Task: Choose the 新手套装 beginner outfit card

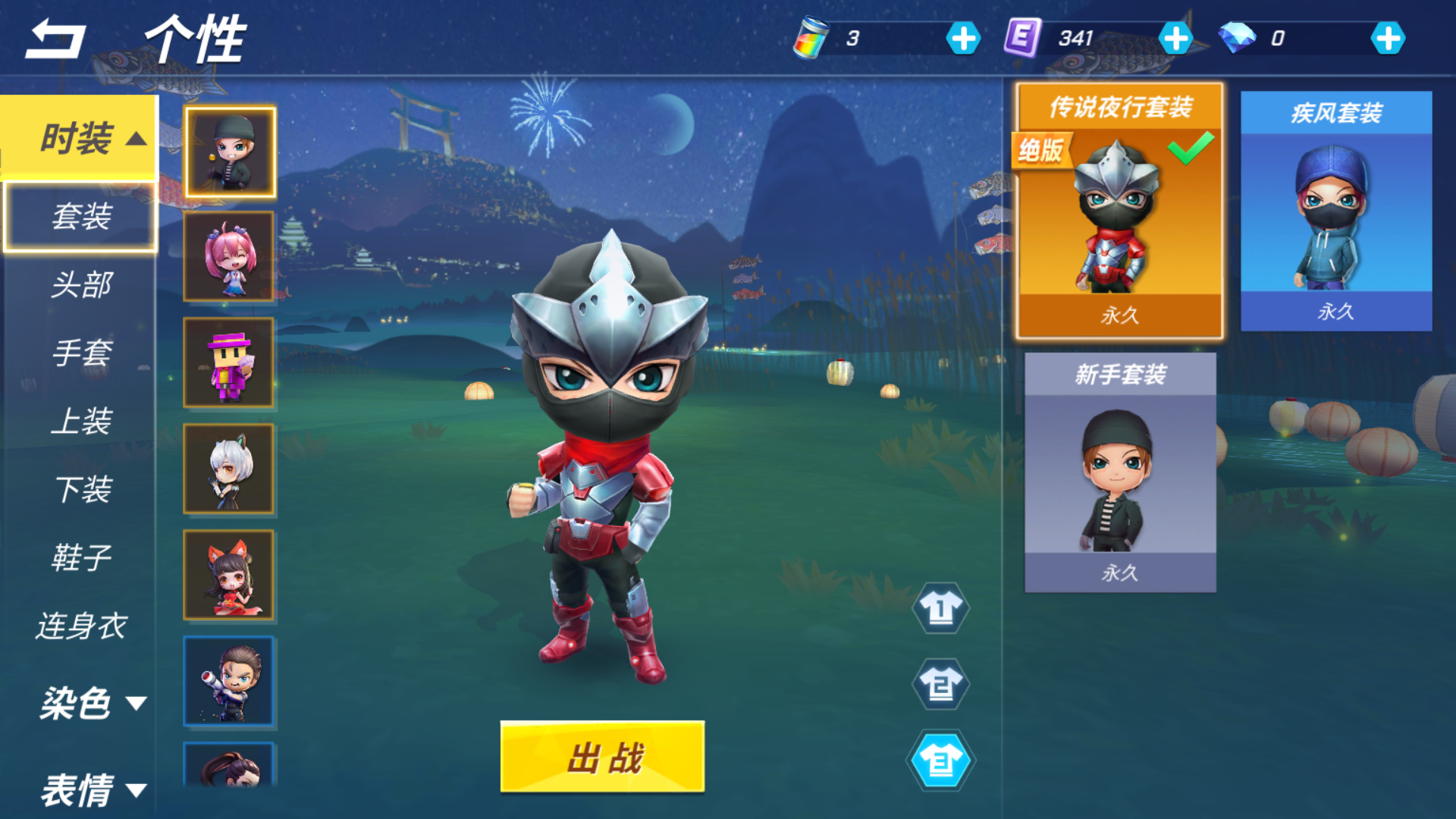Action: (1120, 472)
